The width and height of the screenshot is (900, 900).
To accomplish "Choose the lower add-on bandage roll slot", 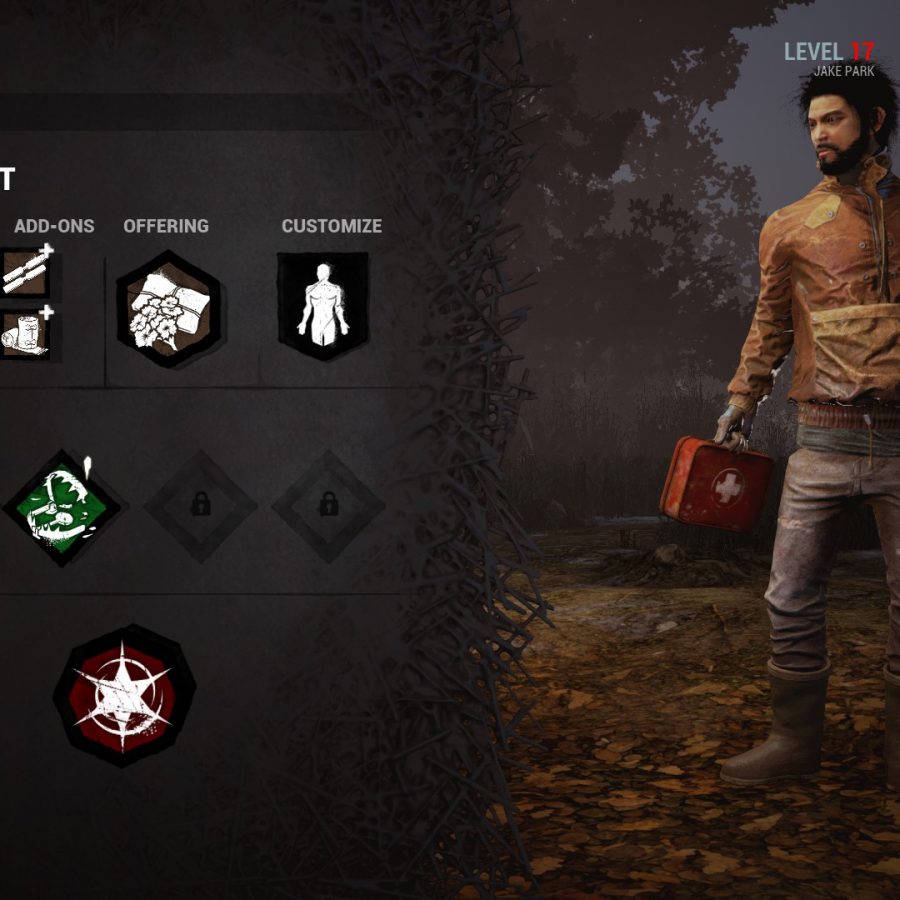I will (24, 333).
